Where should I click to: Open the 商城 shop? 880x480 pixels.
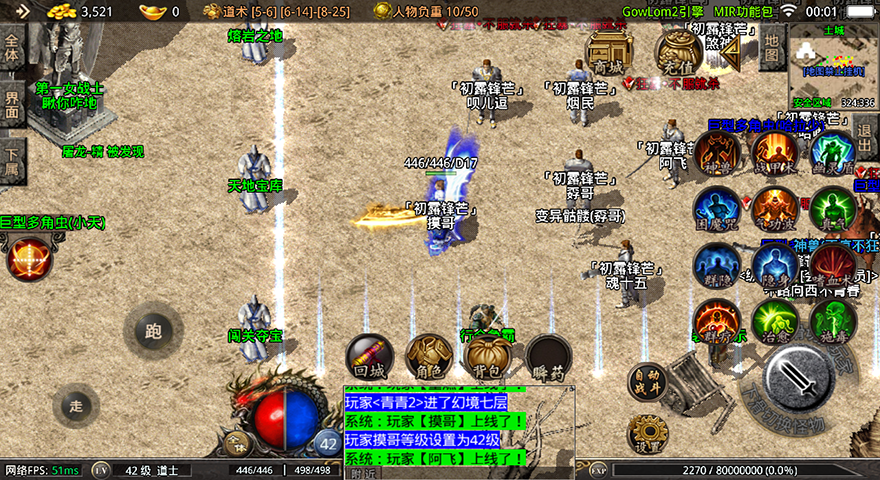point(607,50)
